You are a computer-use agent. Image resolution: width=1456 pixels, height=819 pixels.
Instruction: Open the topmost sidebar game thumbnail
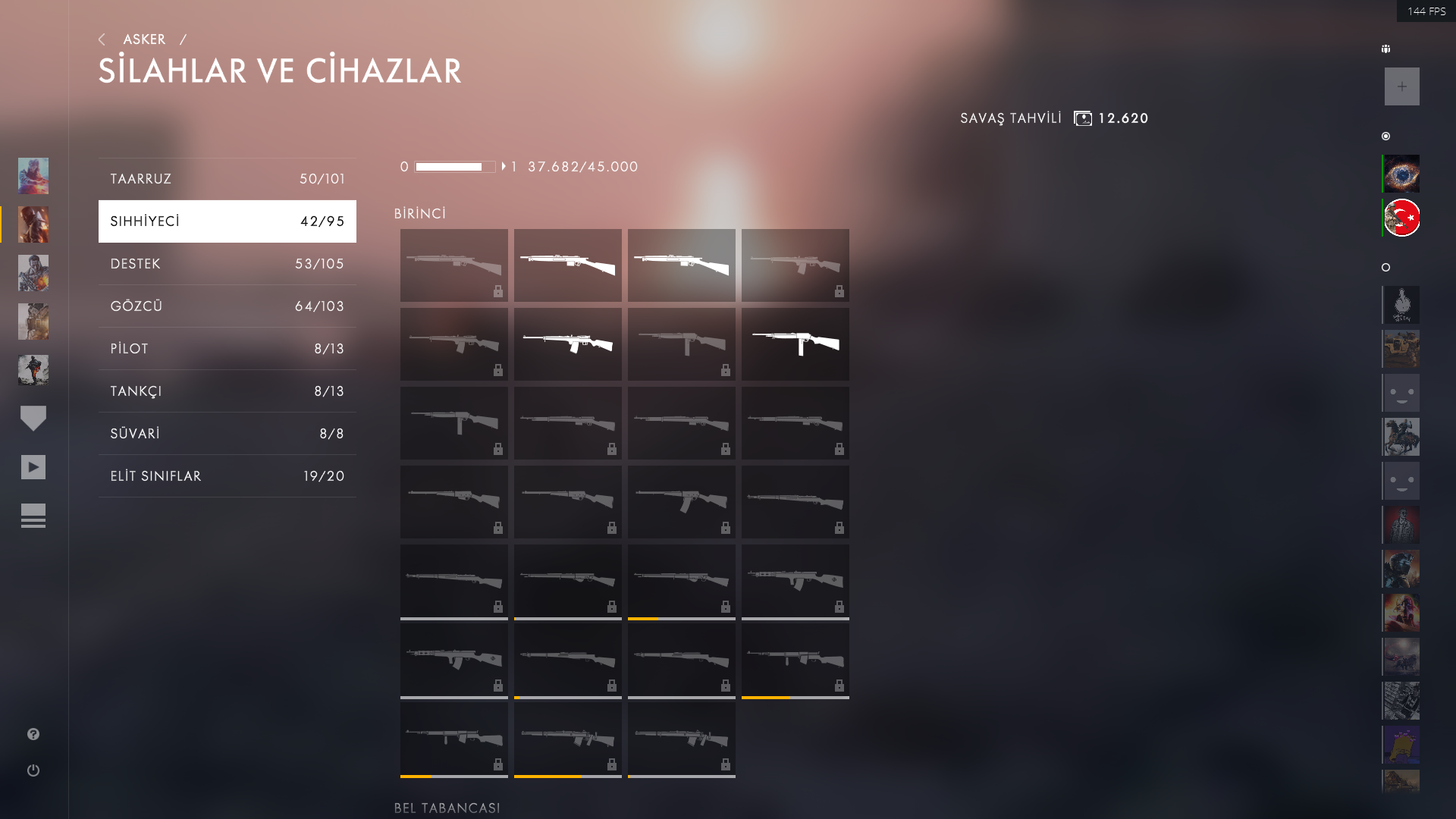coord(33,176)
